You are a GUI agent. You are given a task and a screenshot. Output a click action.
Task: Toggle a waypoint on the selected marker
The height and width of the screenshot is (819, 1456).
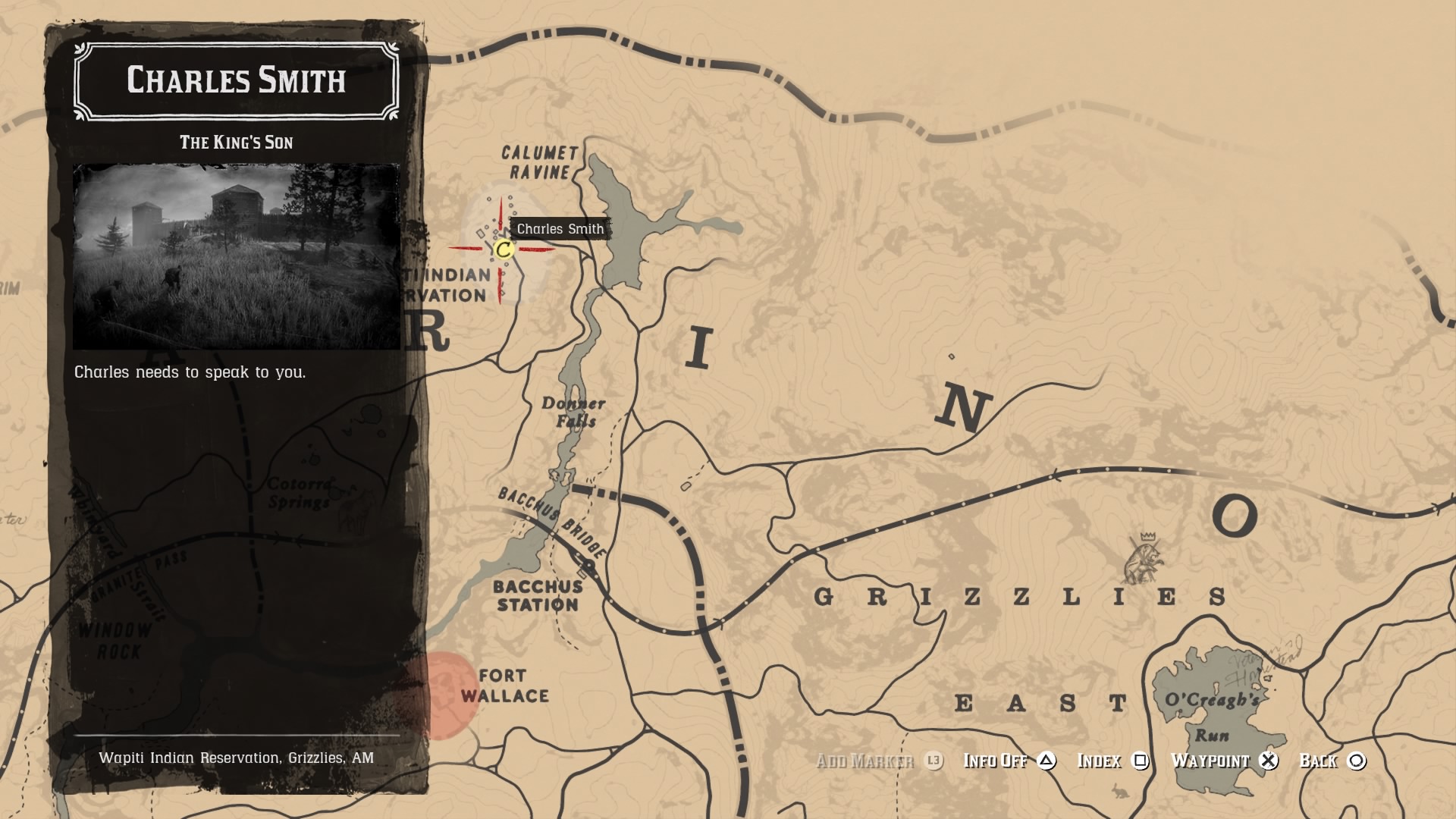click(1210, 761)
